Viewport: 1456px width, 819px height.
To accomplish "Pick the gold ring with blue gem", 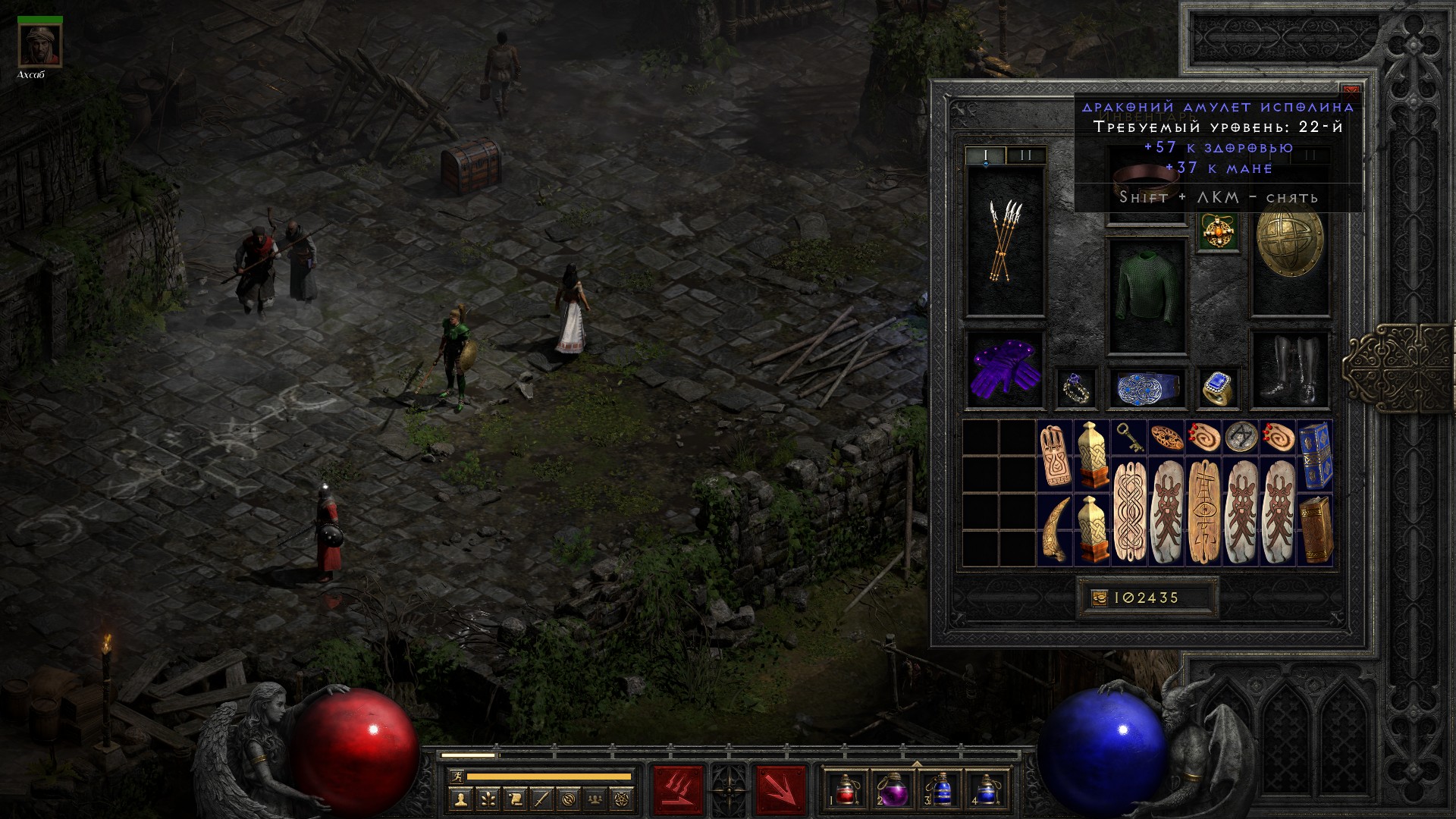I will [x=1218, y=388].
